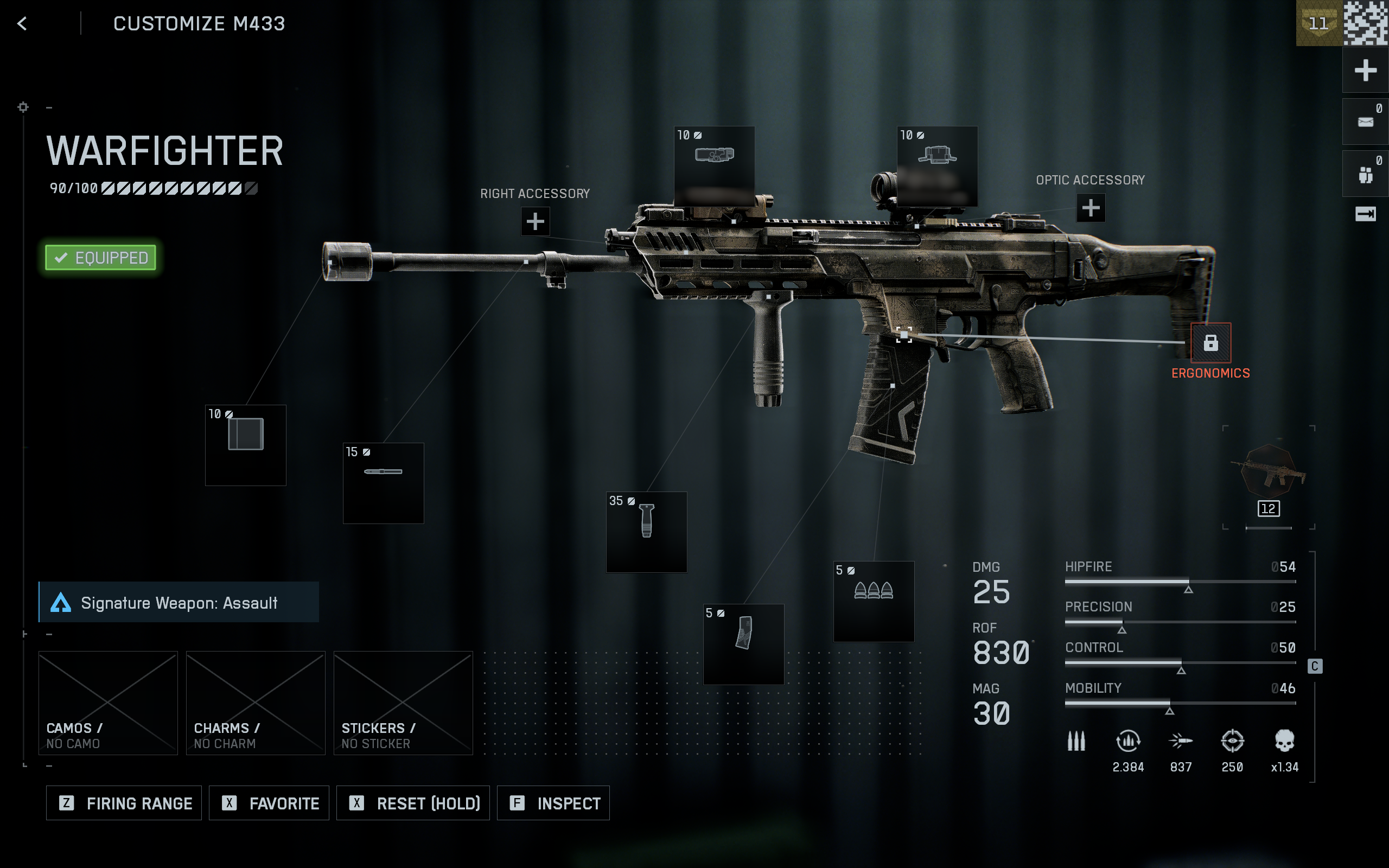Image resolution: width=1389 pixels, height=868 pixels.
Task: Click Reset (Hold) to clear attachments
Action: [413, 802]
